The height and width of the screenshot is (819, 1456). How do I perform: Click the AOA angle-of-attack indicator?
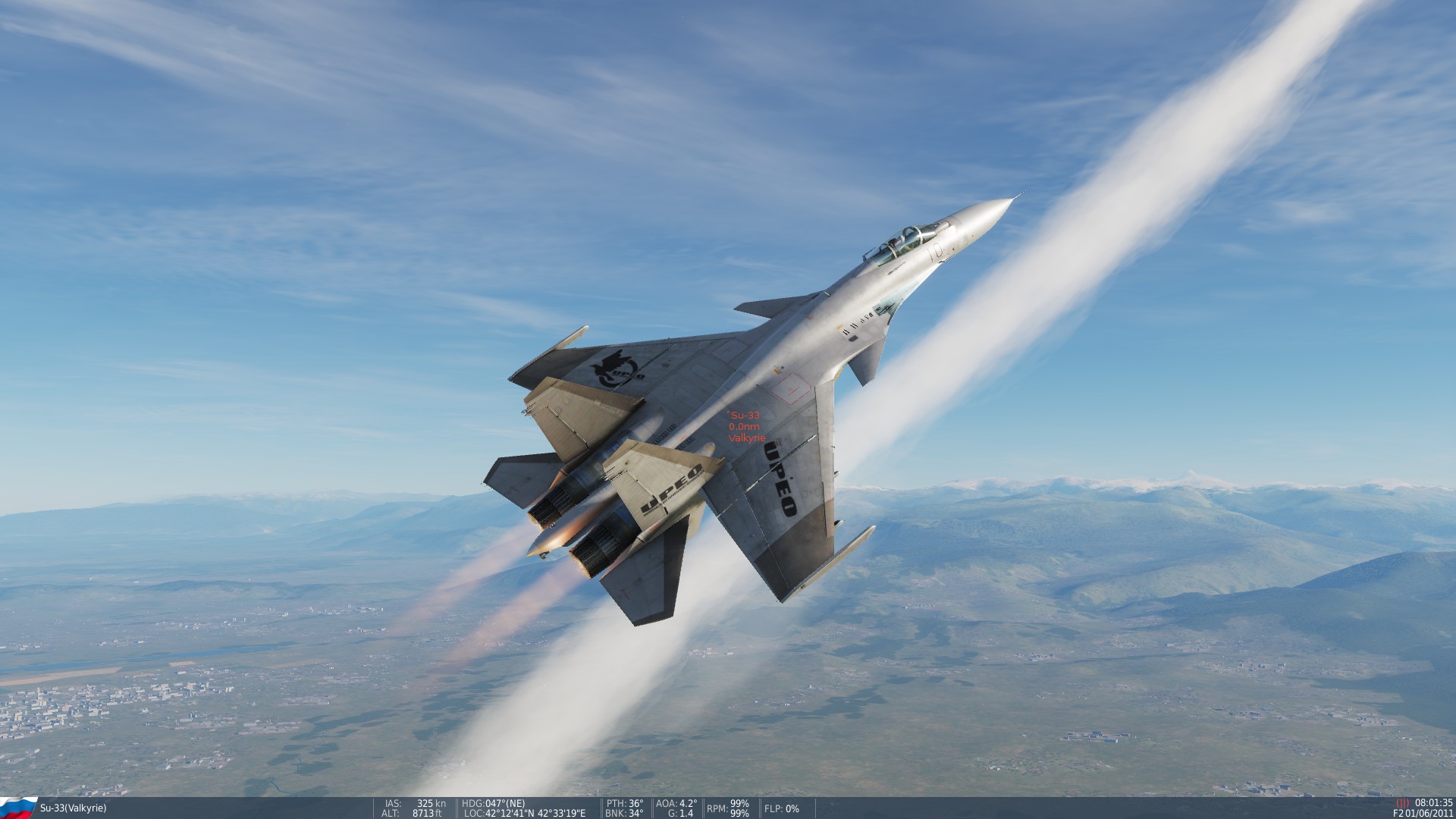[x=677, y=803]
